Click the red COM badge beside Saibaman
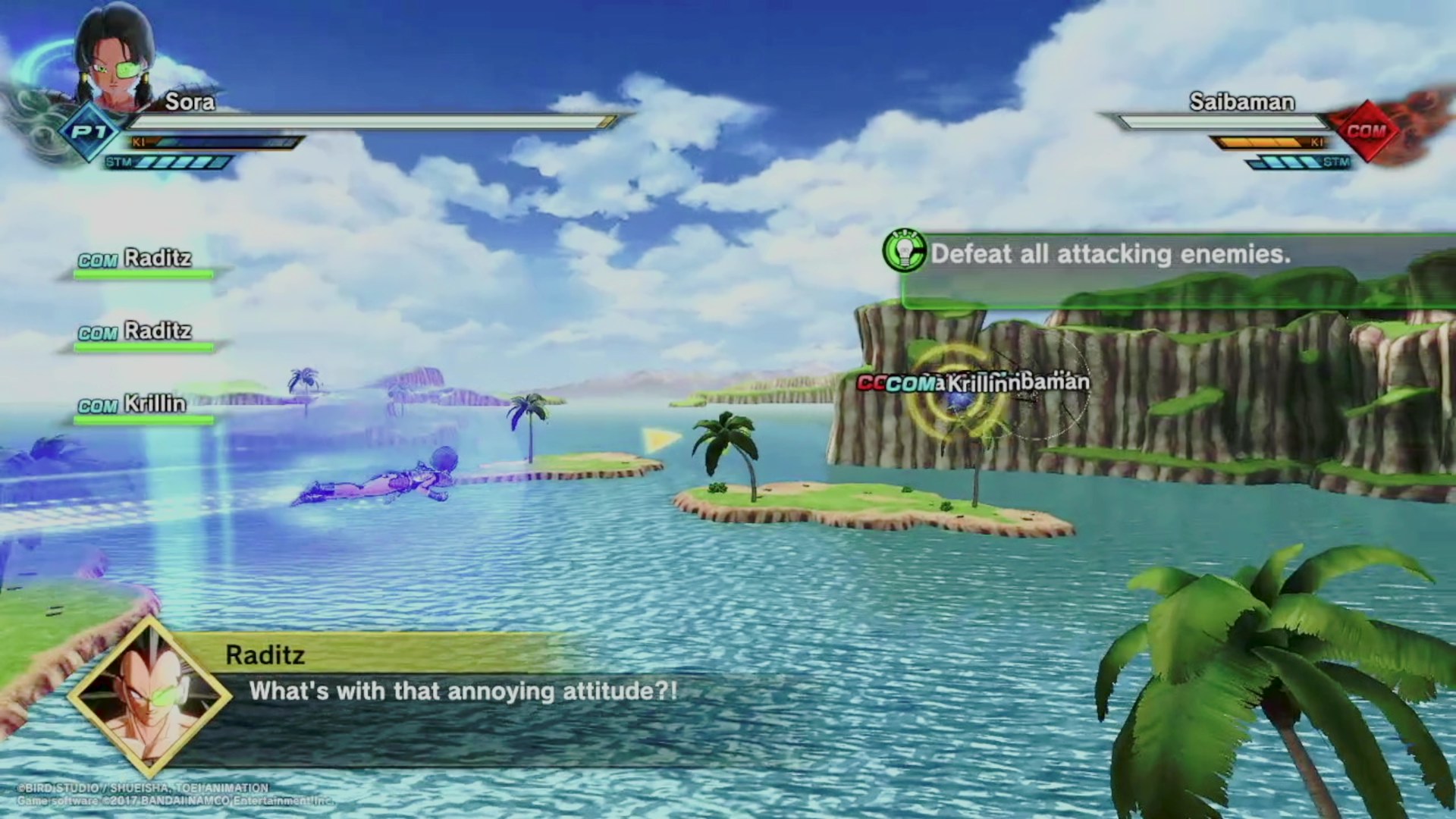 [x=1366, y=131]
